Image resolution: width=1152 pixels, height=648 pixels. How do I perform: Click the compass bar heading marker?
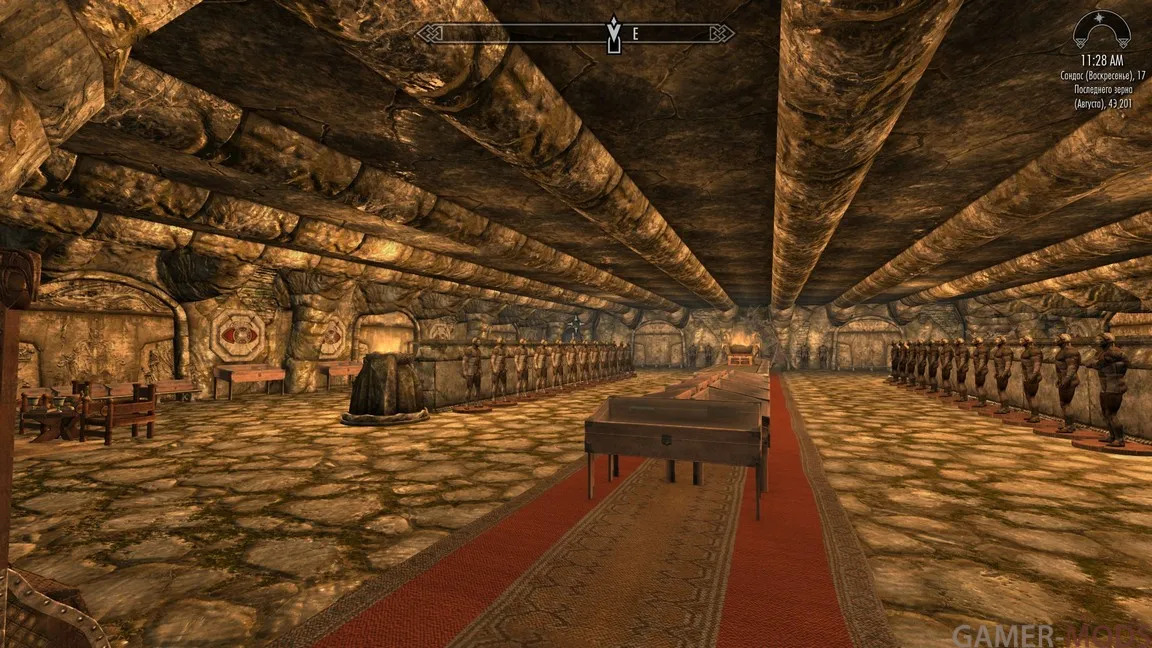point(612,34)
